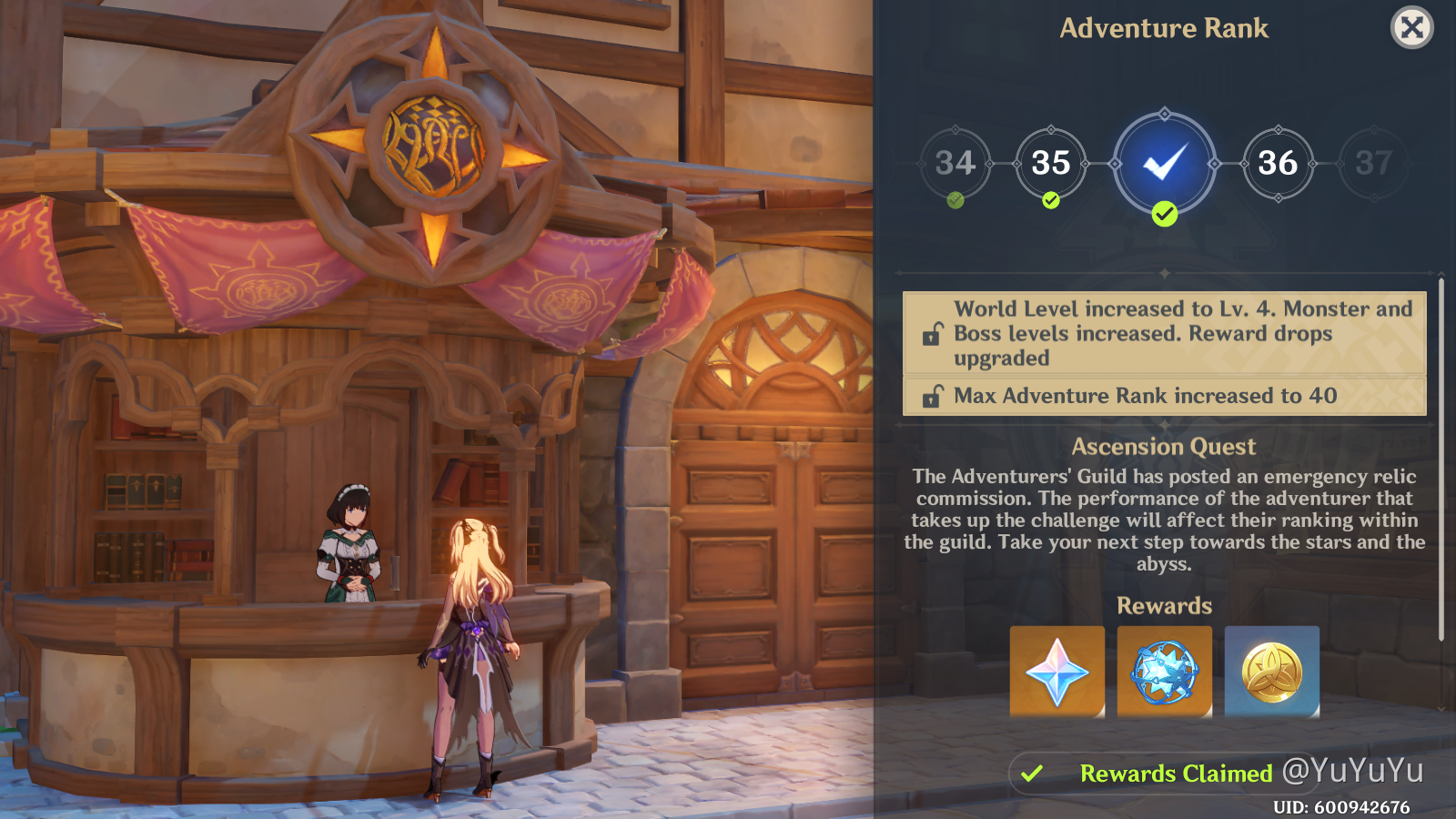View the gold Mora coin reward

pyautogui.click(x=1271, y=672)
